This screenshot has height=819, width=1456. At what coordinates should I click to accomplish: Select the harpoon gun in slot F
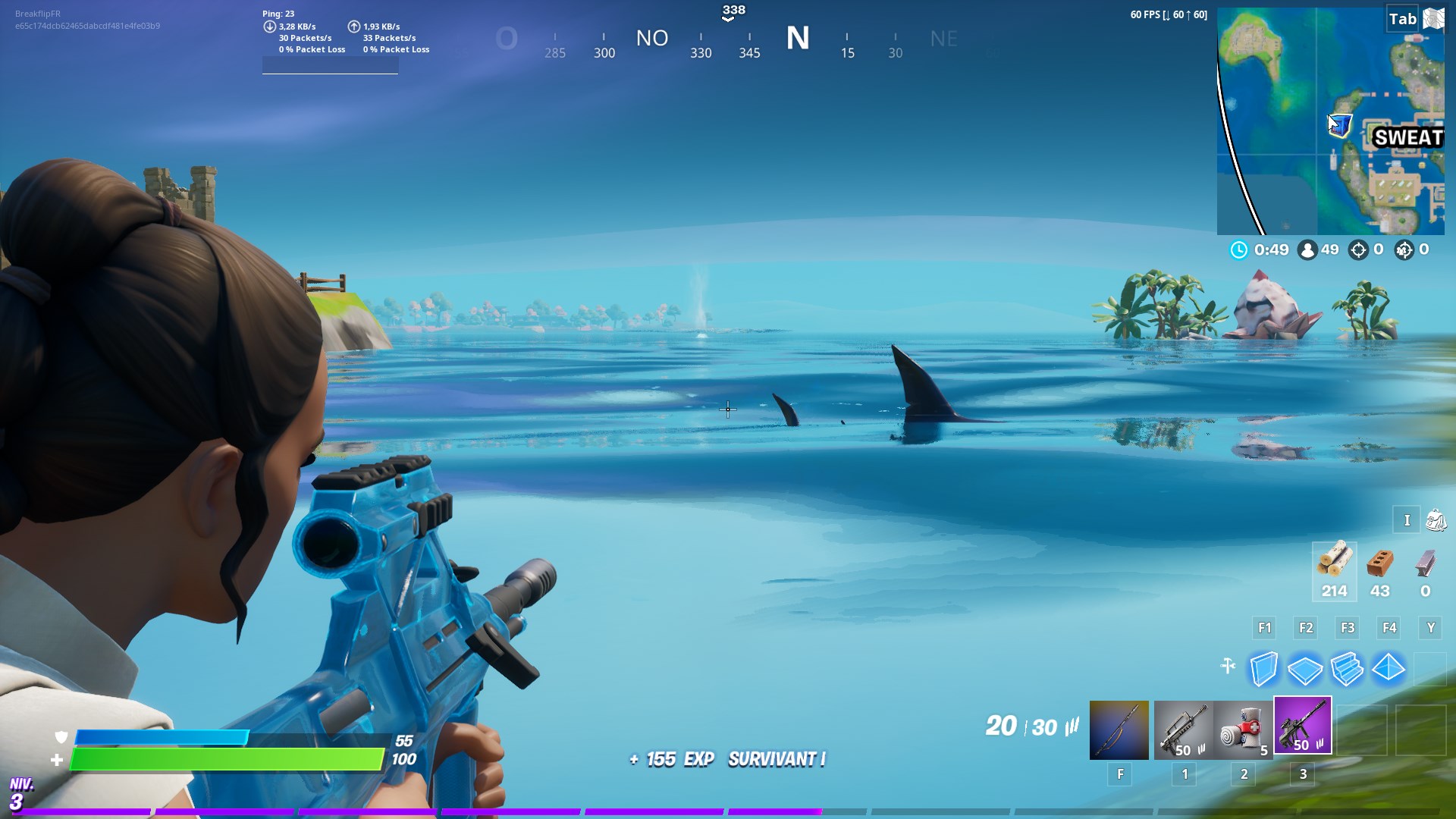(1119, 726)
